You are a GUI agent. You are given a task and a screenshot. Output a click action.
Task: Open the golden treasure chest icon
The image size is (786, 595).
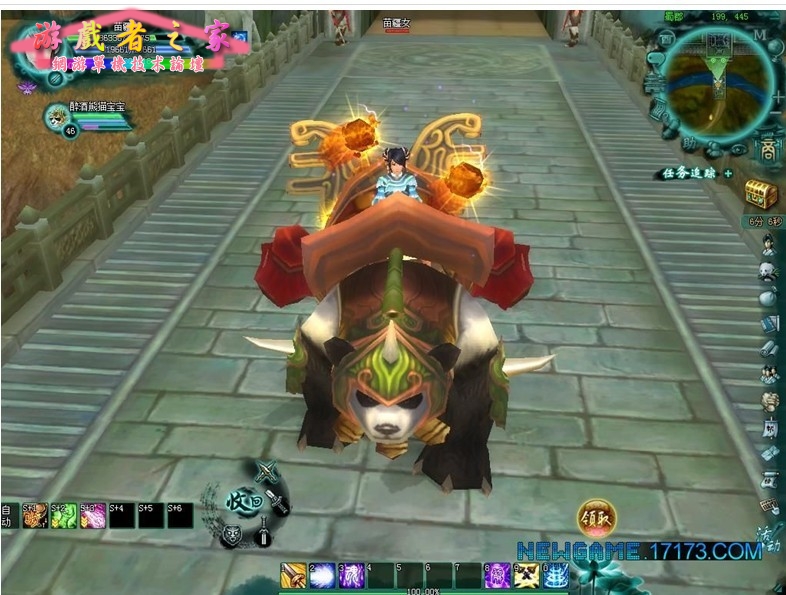point(761,193)
